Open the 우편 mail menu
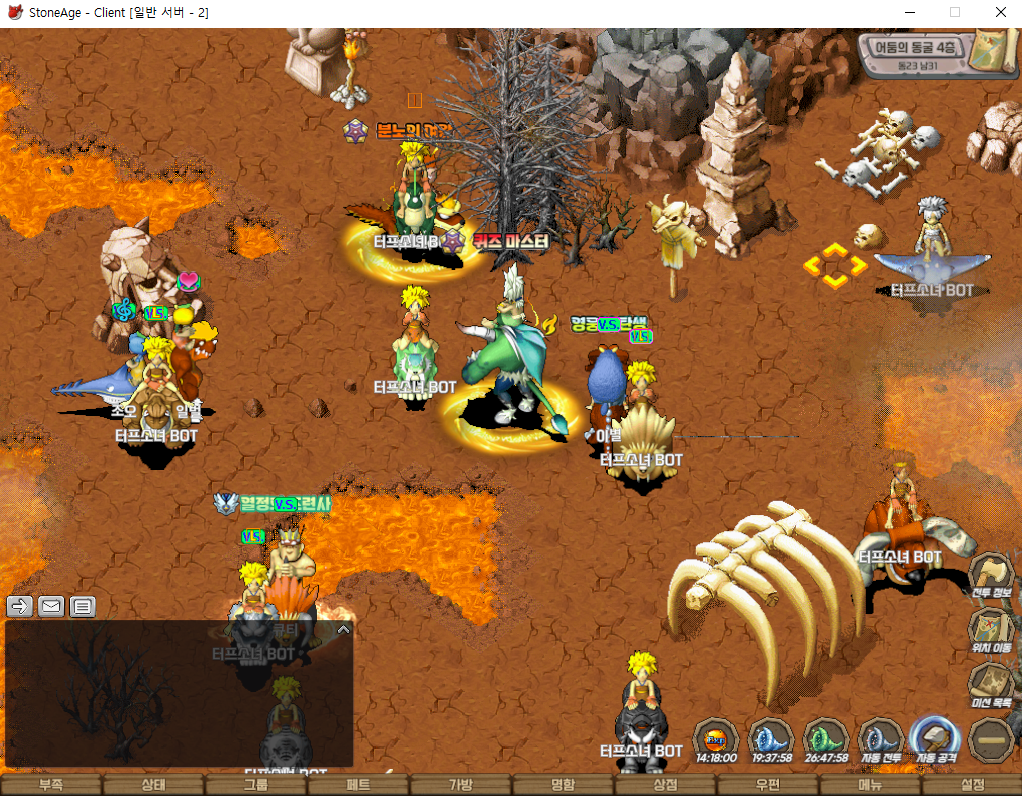This screenshot has width=1022, height=796. point(768,785)
